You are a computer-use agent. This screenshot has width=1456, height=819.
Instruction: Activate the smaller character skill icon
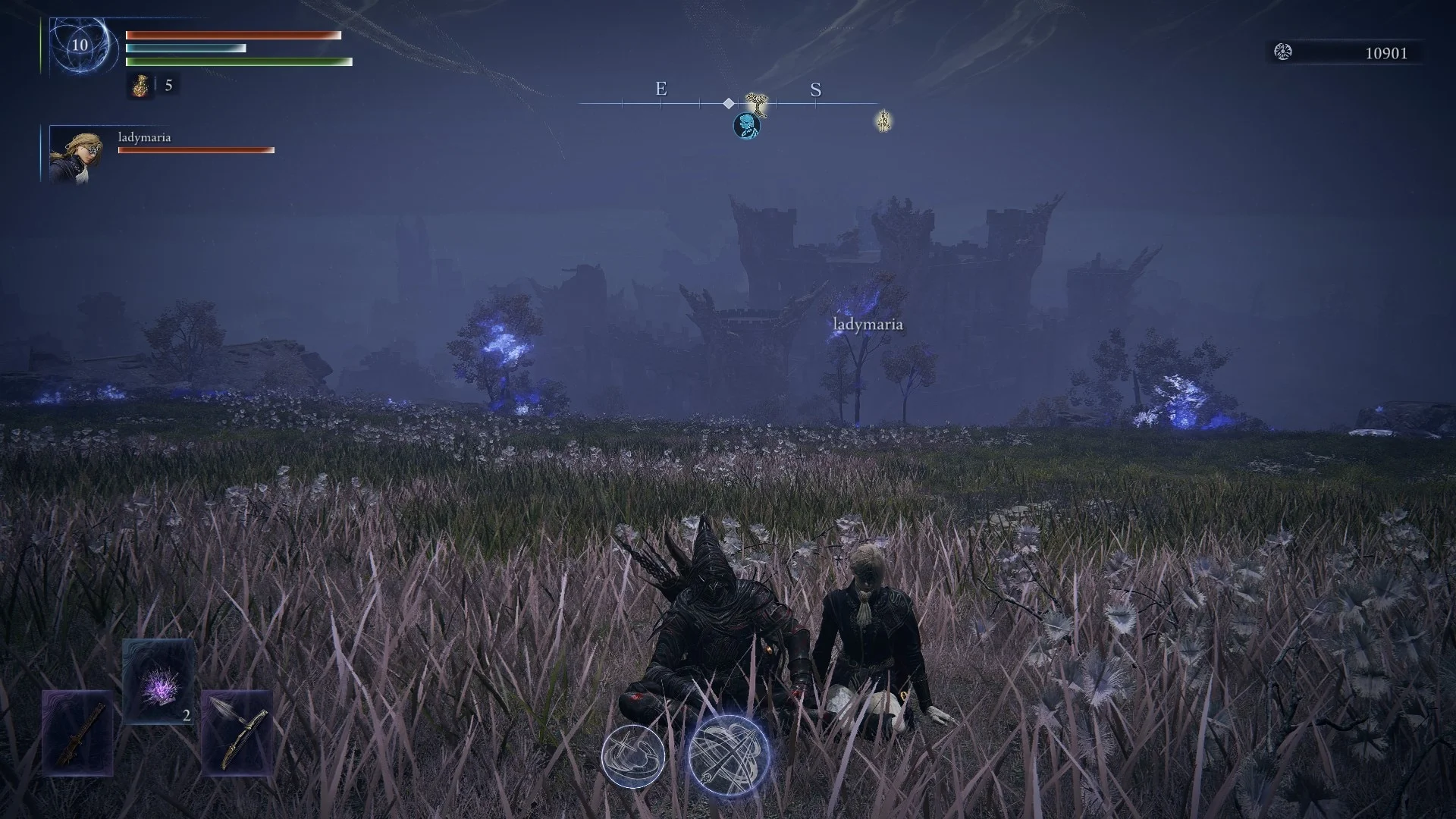633,755
